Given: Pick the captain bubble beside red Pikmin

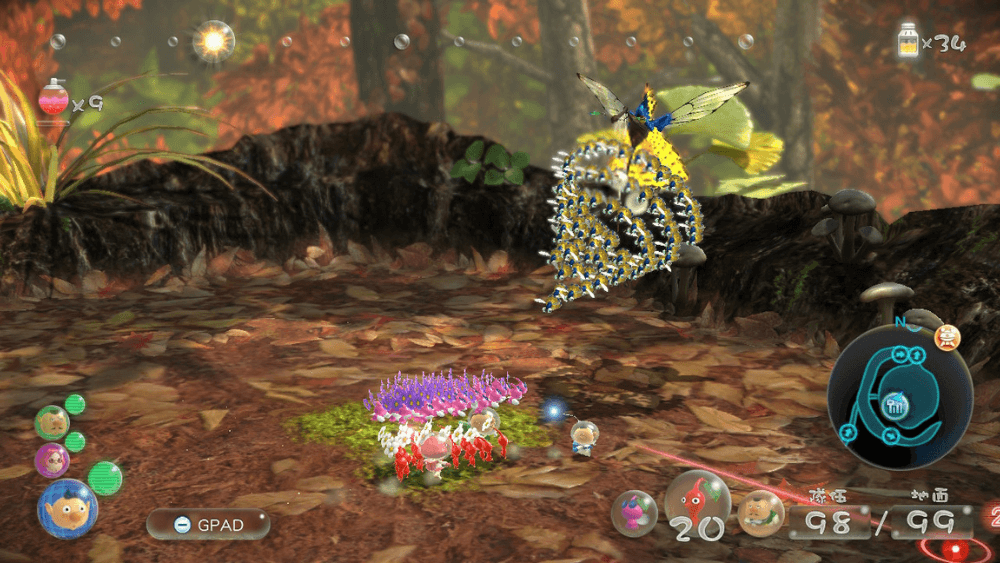Looking at the screenshot, I should click(760, 514).
